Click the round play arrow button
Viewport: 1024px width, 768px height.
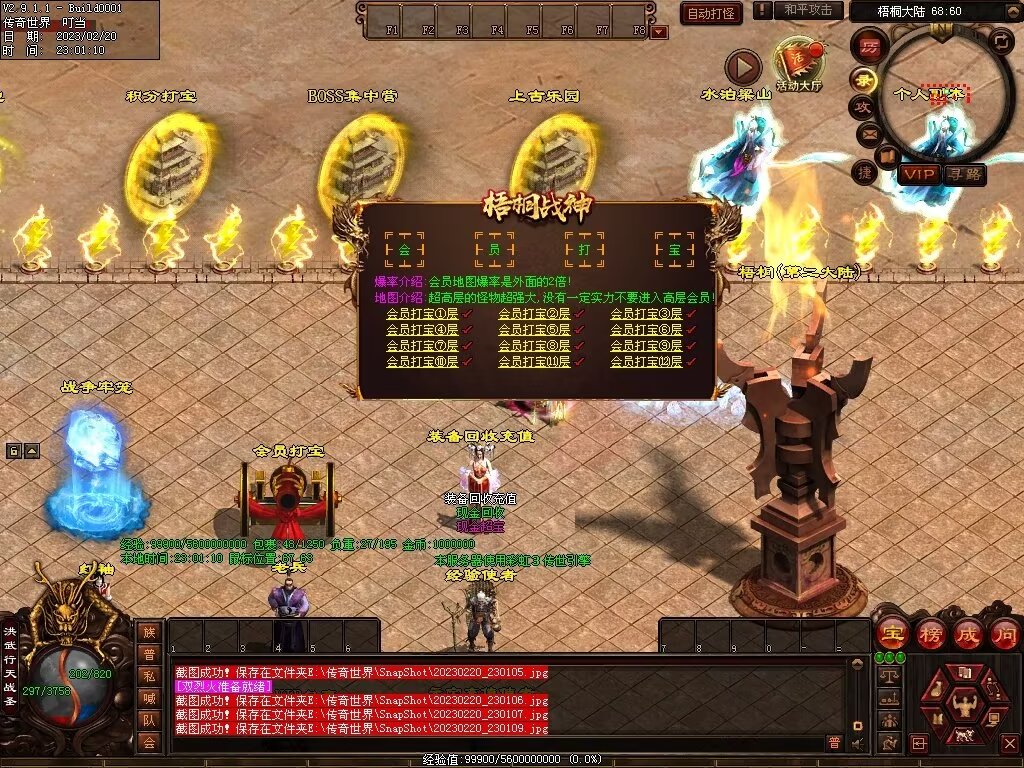point(743,68)
